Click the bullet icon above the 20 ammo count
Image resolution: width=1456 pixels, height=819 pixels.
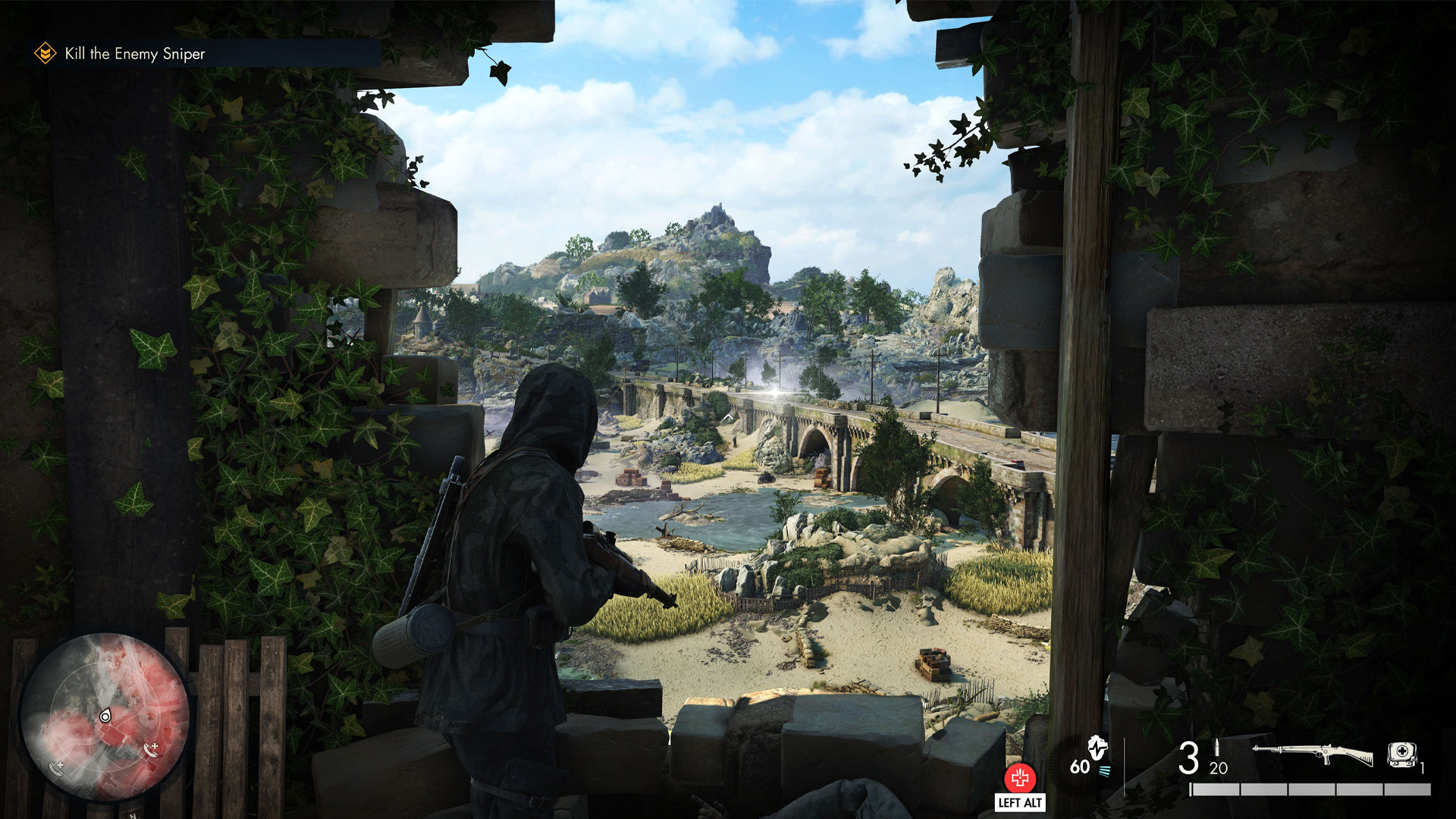coord(1217,748)
